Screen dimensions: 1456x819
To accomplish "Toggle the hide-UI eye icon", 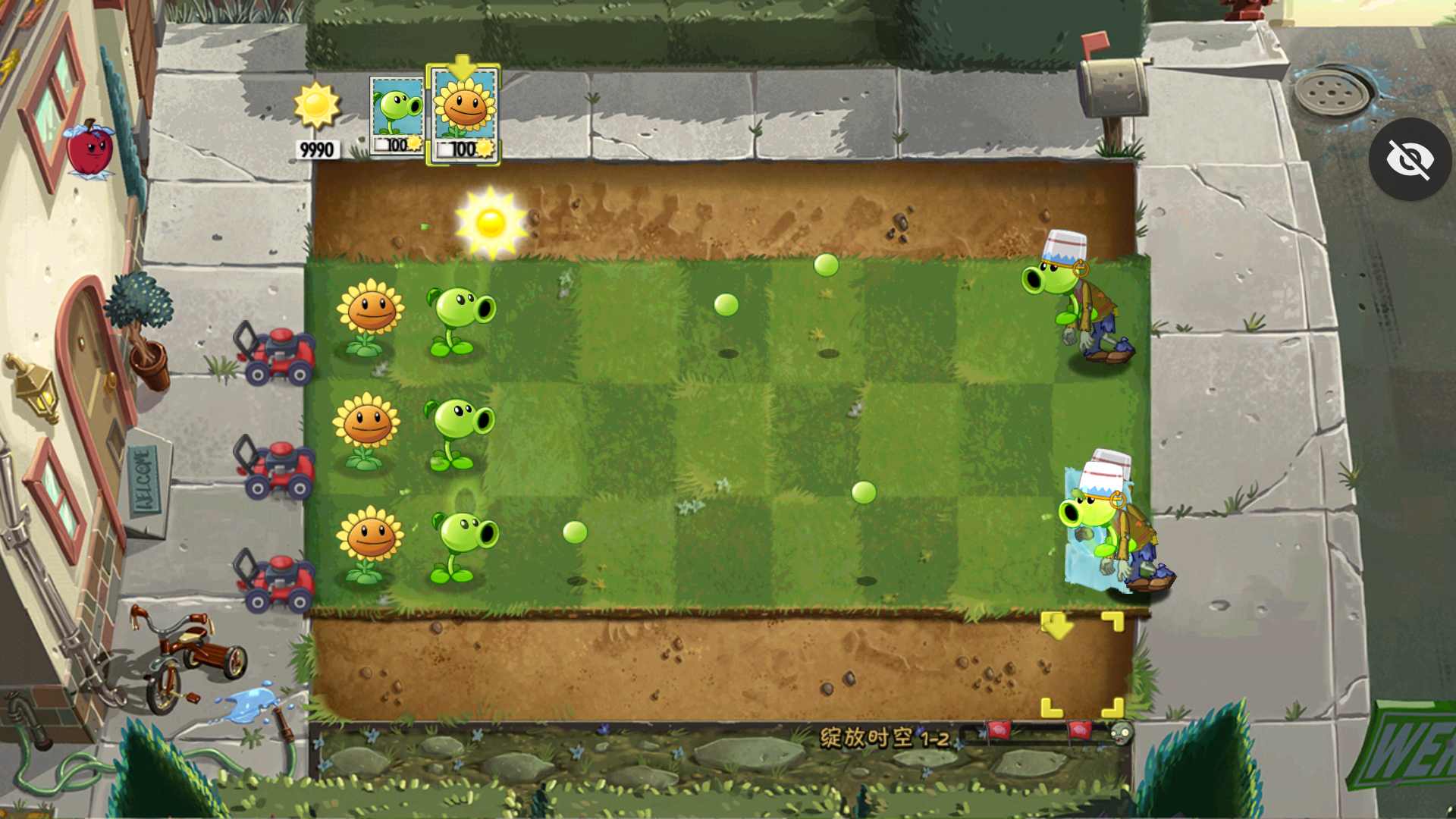I will (1410, 158).
